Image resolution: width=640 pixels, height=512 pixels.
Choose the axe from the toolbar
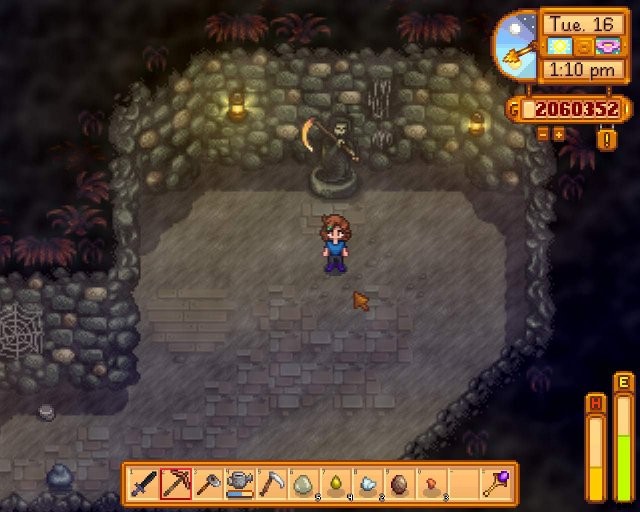point(208,484)
